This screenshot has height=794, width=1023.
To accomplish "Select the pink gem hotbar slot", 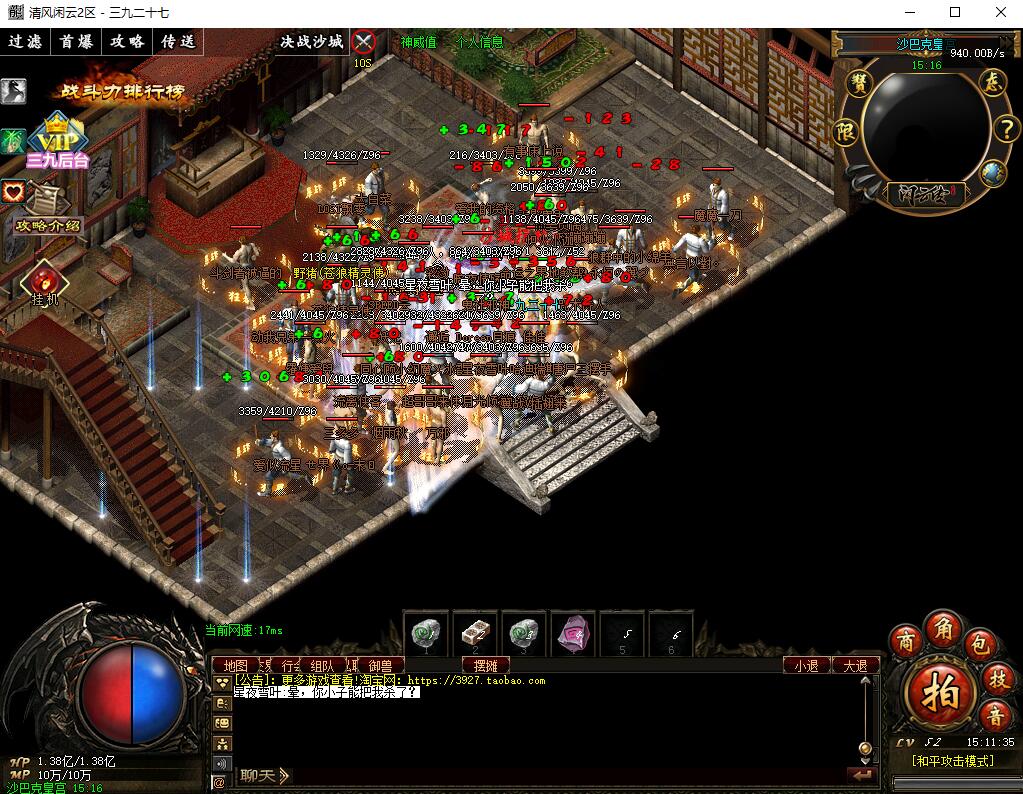I will point(574,633).
